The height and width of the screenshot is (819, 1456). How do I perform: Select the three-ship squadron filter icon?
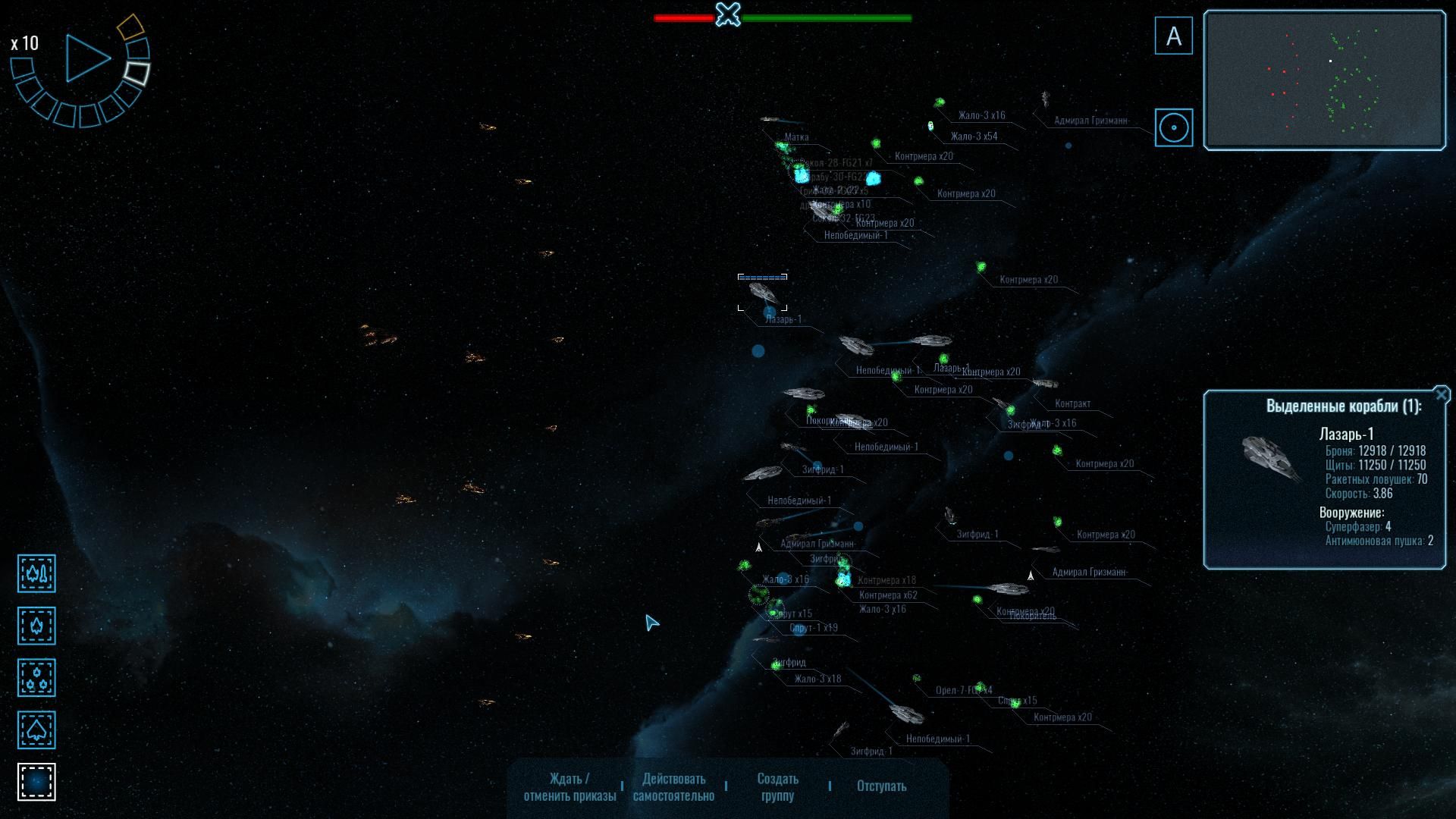pos(36,678)
